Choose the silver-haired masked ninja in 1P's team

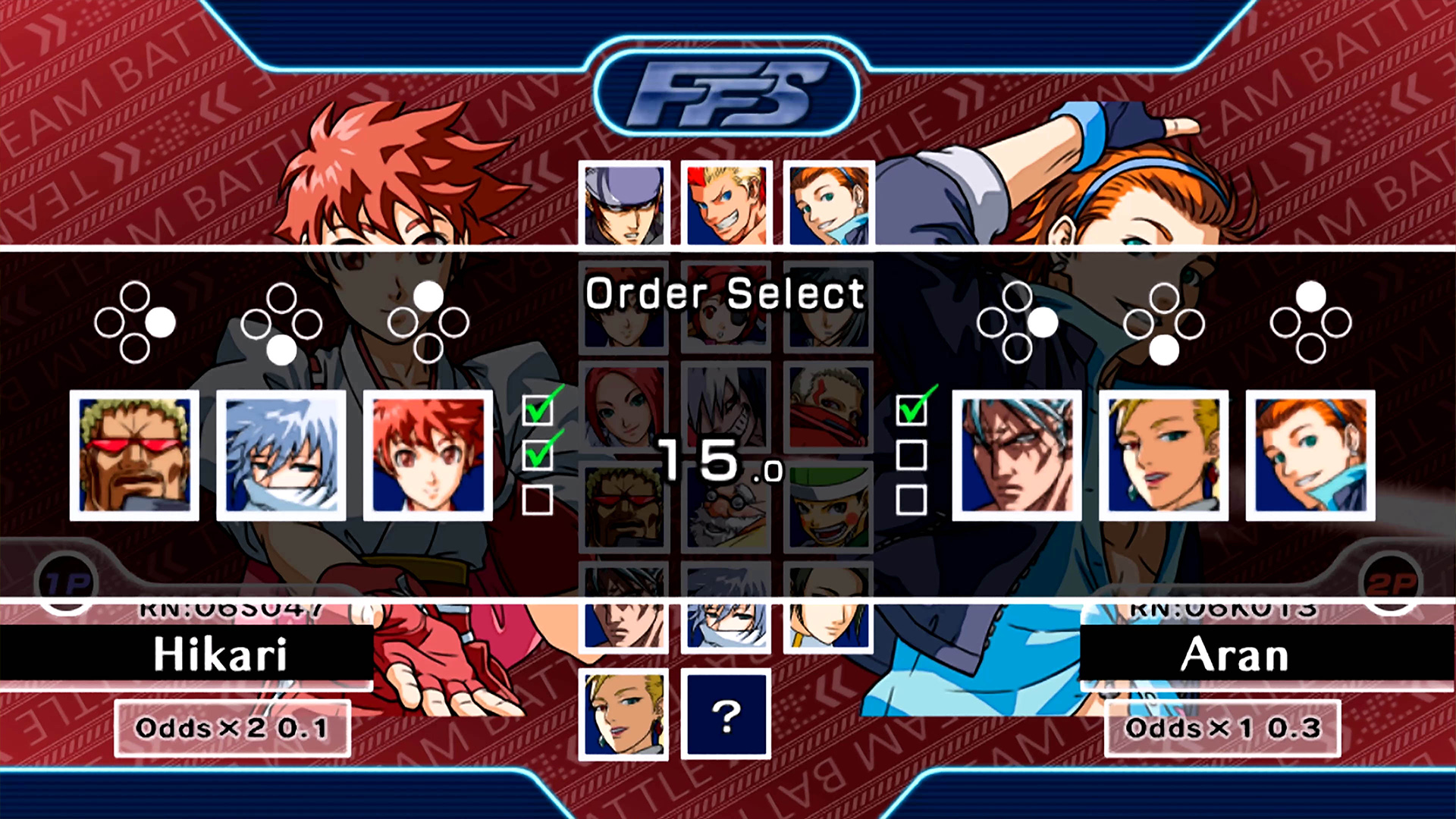pos(281,456)
